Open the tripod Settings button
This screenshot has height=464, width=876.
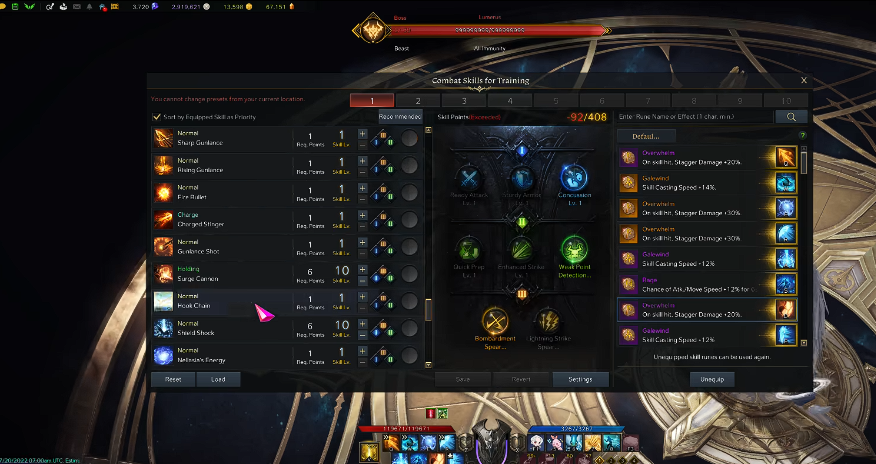tap(580, 379)
